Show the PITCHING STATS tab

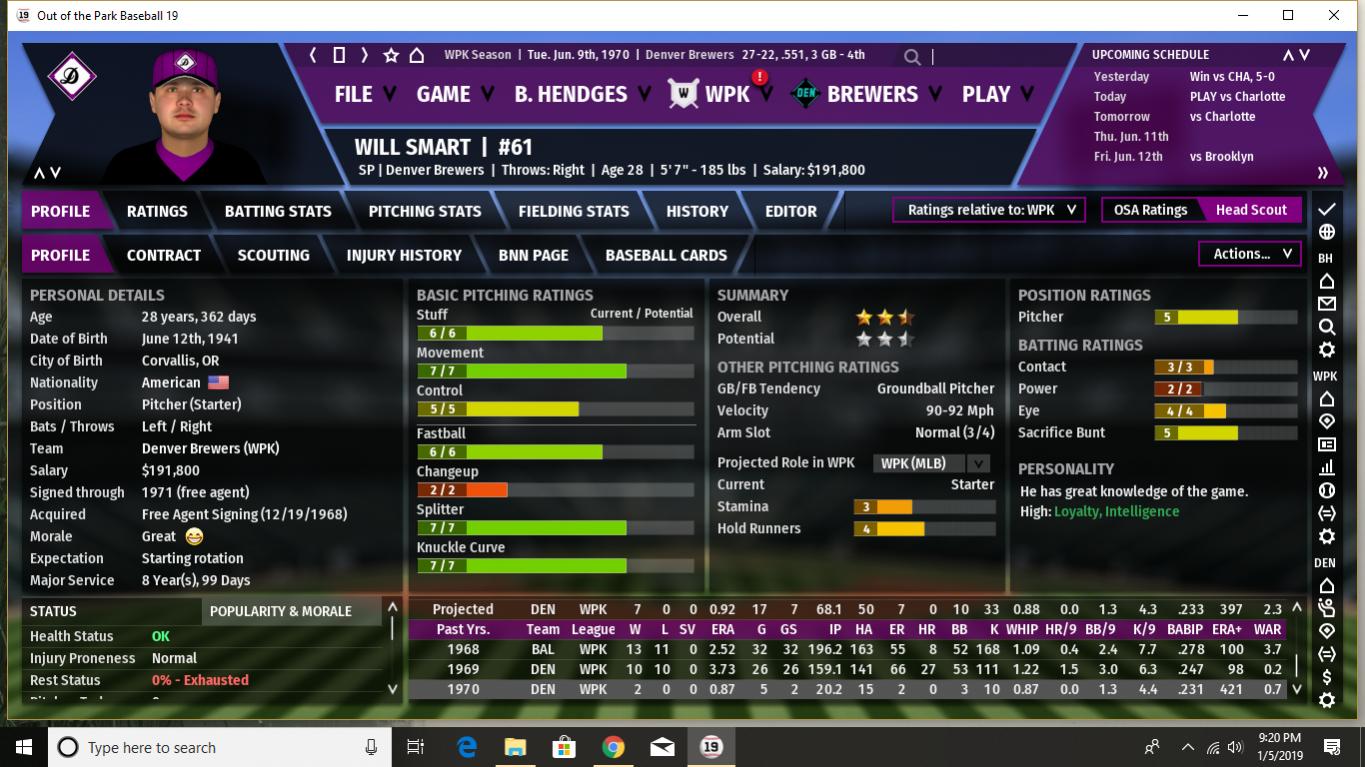425,211
